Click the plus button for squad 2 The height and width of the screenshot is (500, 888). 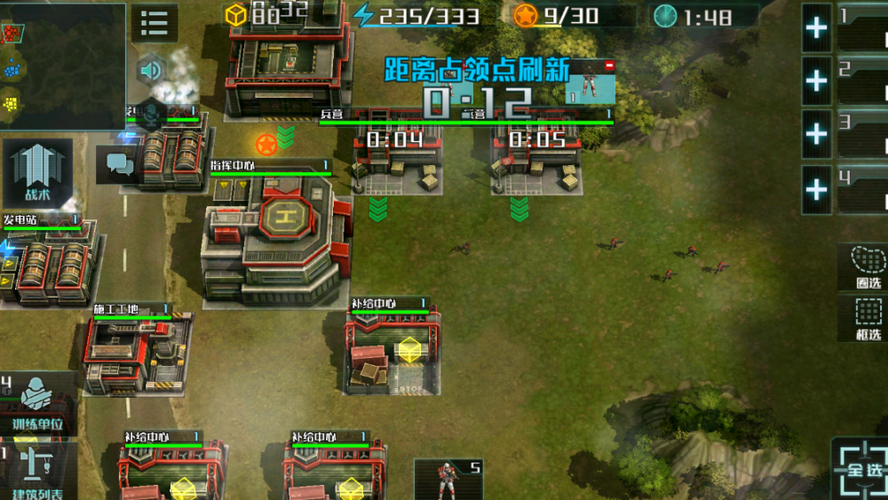click(817, 81)
